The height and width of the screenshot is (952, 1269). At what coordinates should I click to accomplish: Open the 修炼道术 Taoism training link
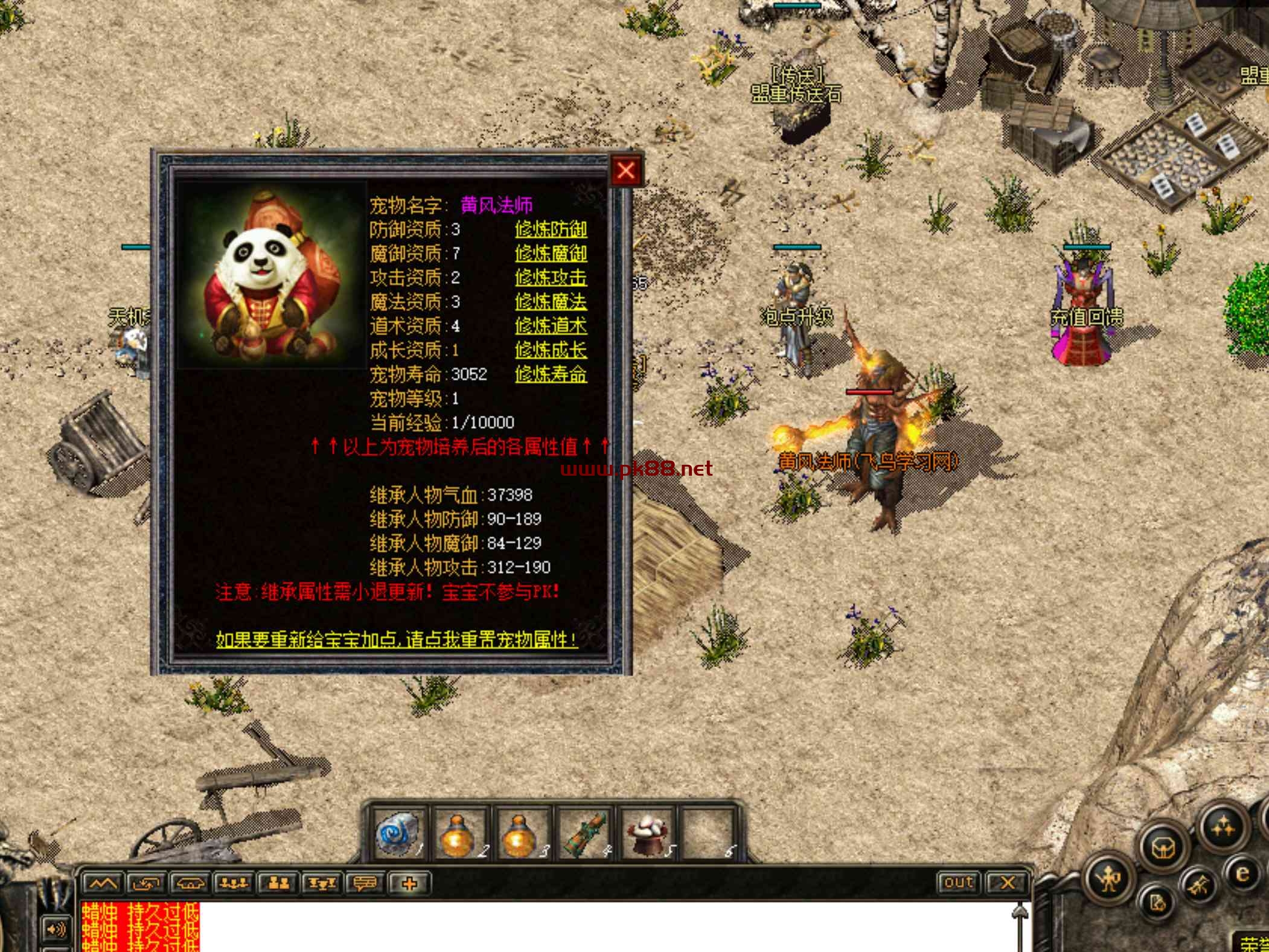coord(551,326)
